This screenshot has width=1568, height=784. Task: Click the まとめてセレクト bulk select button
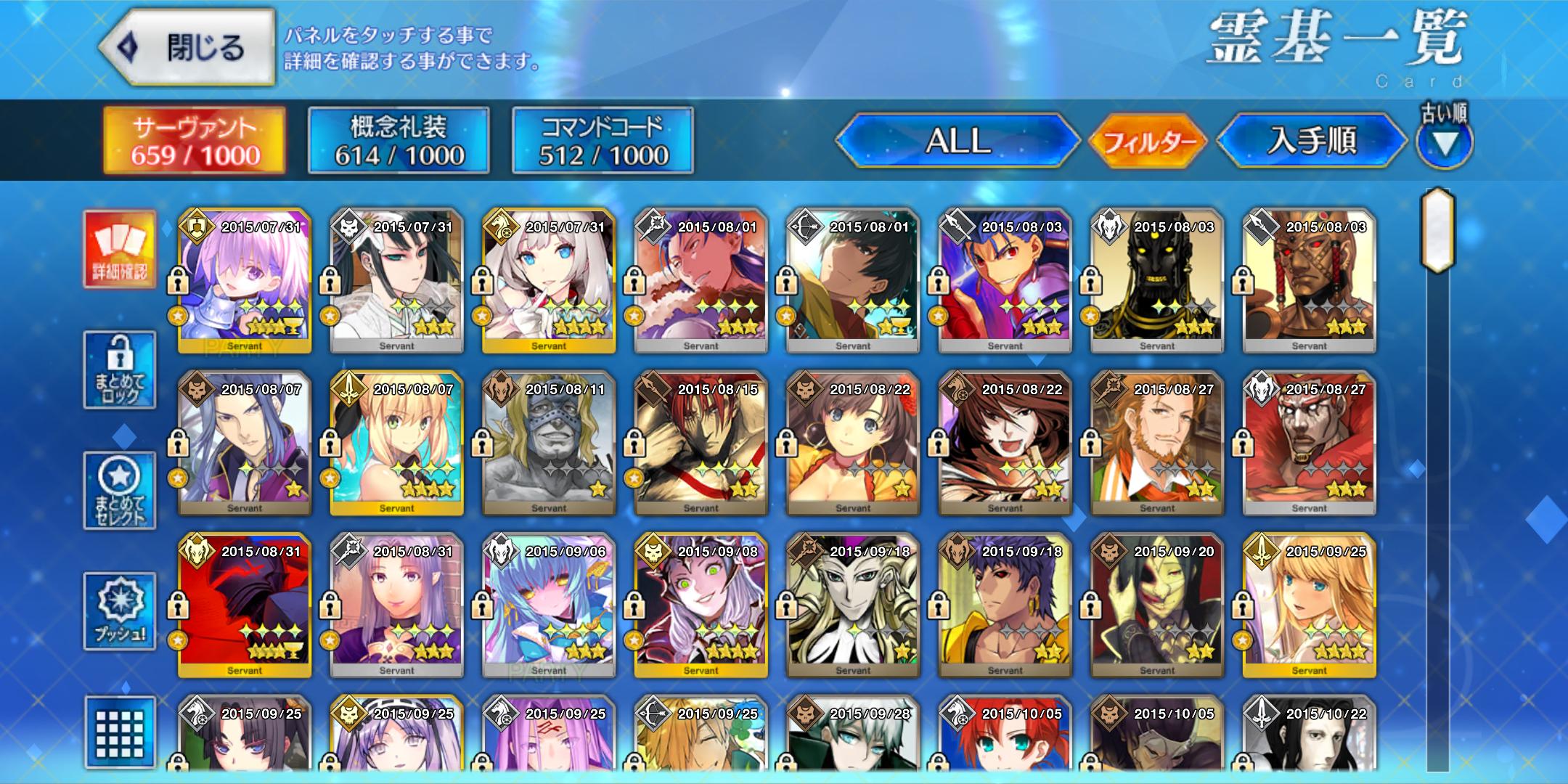click(x=120, y=491)
